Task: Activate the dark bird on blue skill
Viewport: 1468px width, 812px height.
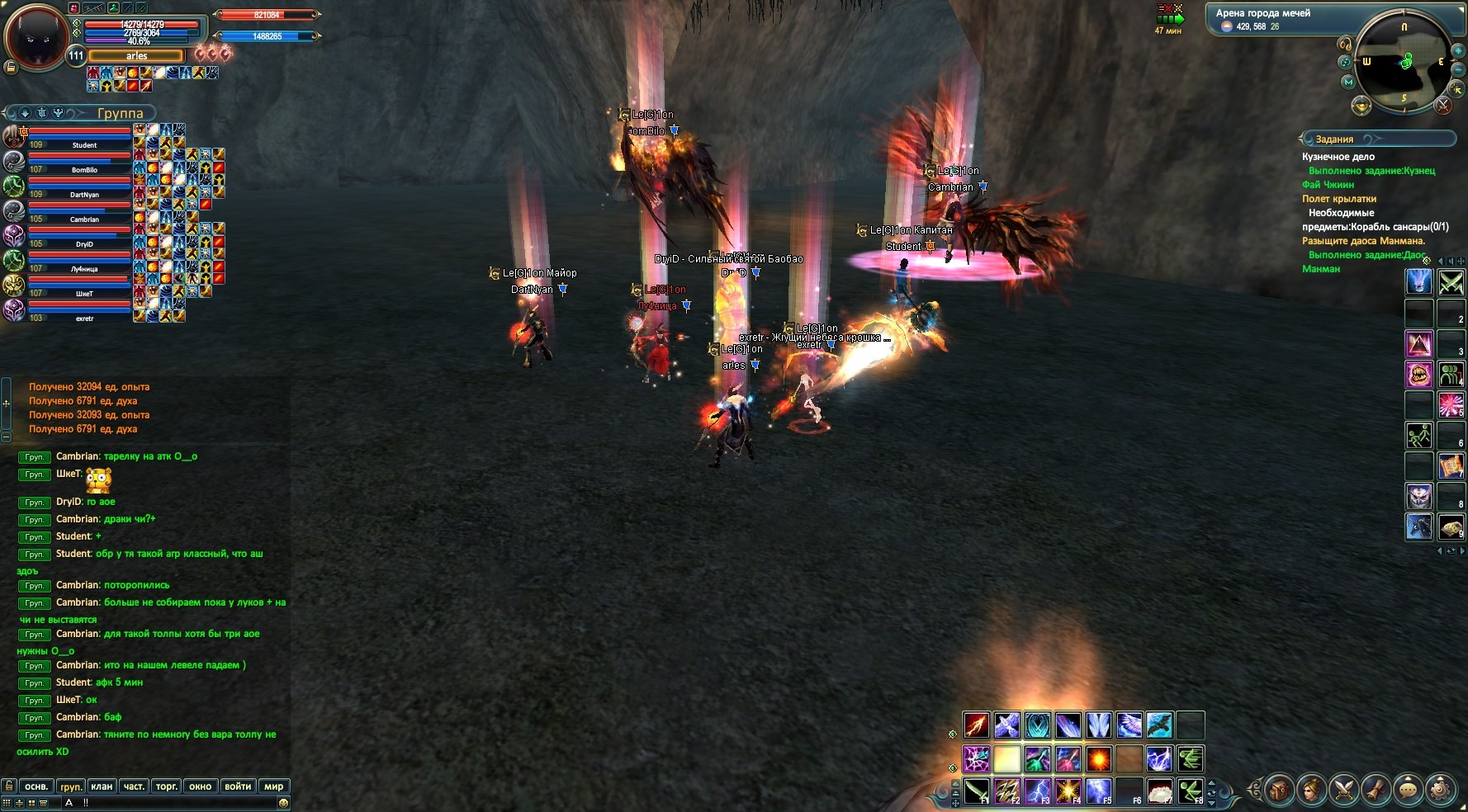Action: click(1158, 725)
